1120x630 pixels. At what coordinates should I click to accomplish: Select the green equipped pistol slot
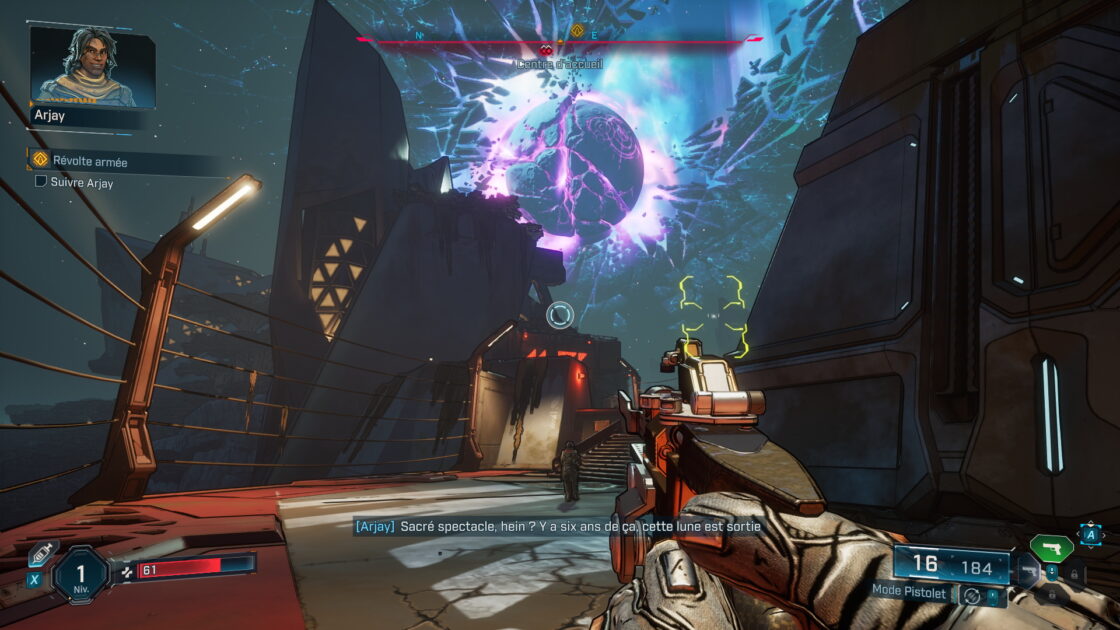tap(1051, 547)
